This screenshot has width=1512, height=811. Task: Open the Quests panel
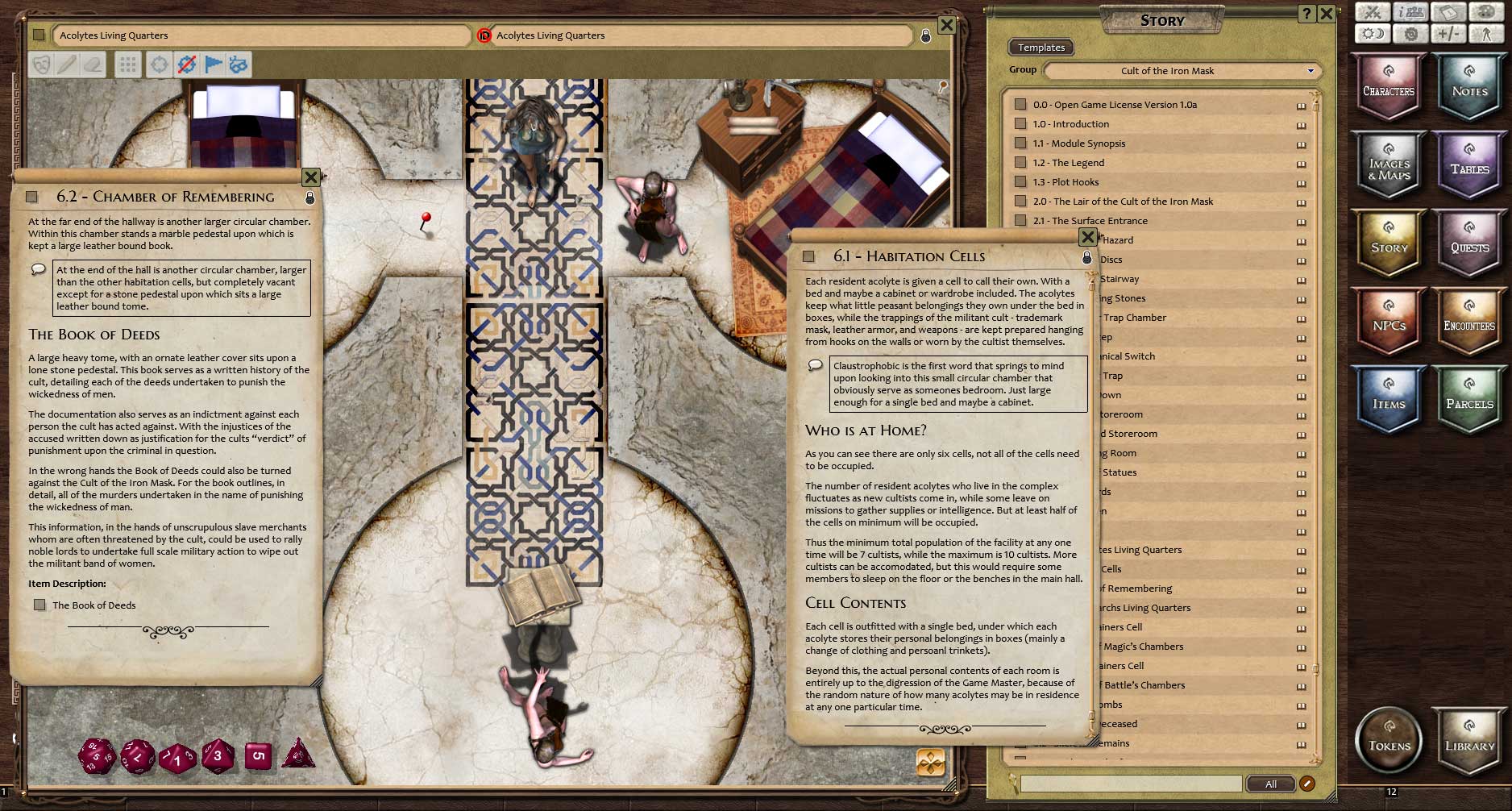(x=1469, y=243)
